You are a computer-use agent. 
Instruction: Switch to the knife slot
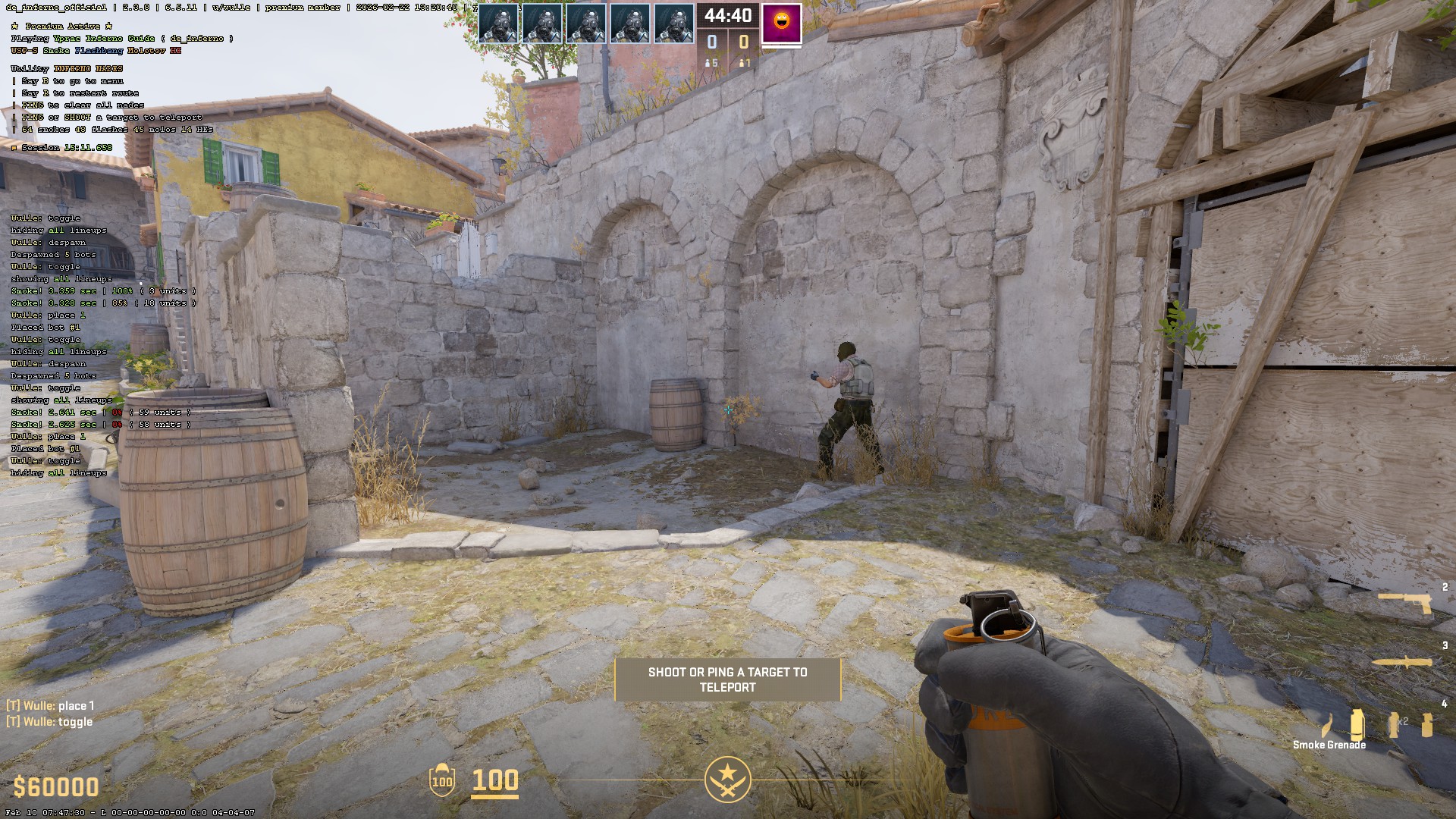tap(1404, 663)
